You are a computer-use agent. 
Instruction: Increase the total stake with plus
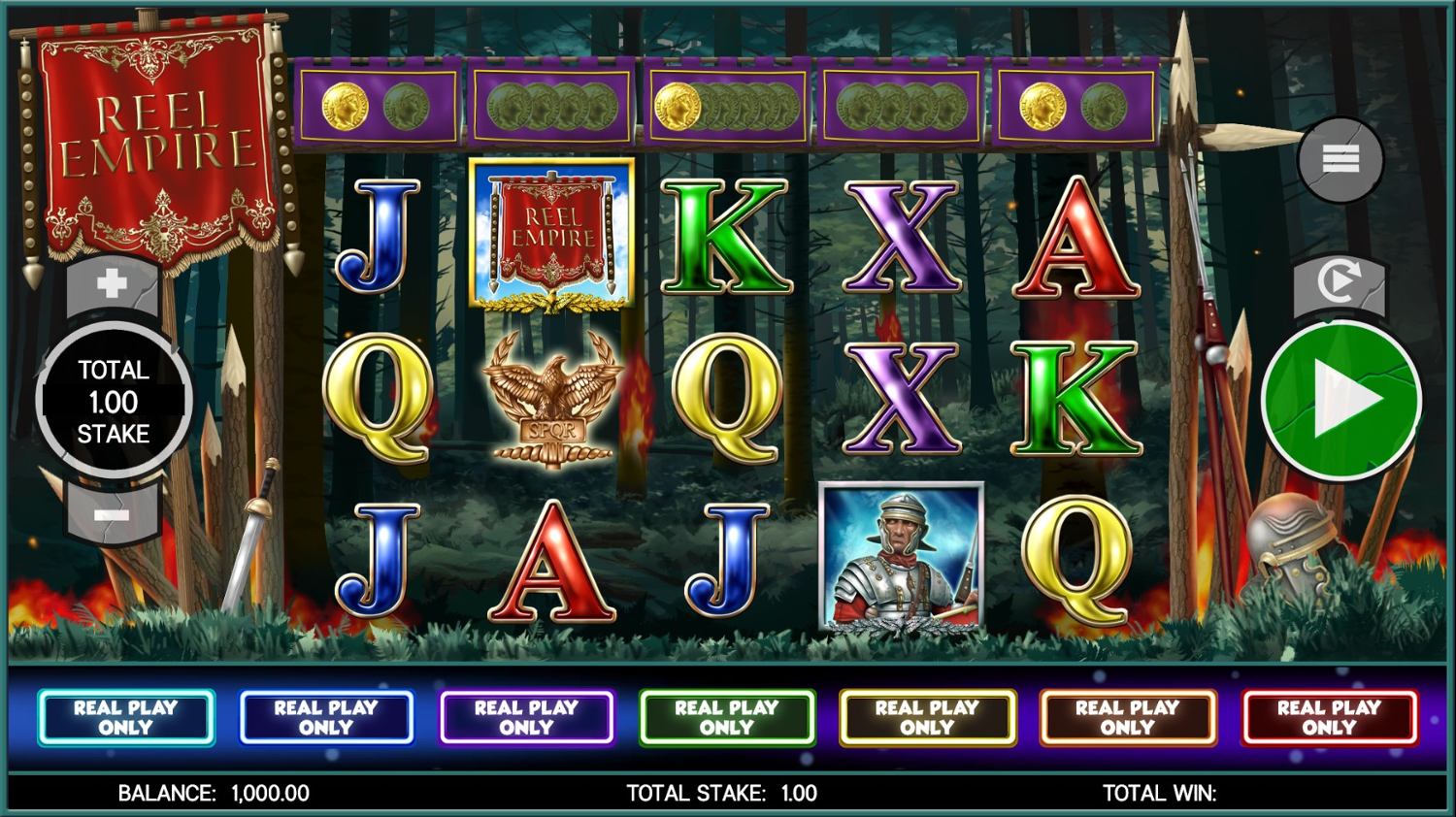point(113,284)
